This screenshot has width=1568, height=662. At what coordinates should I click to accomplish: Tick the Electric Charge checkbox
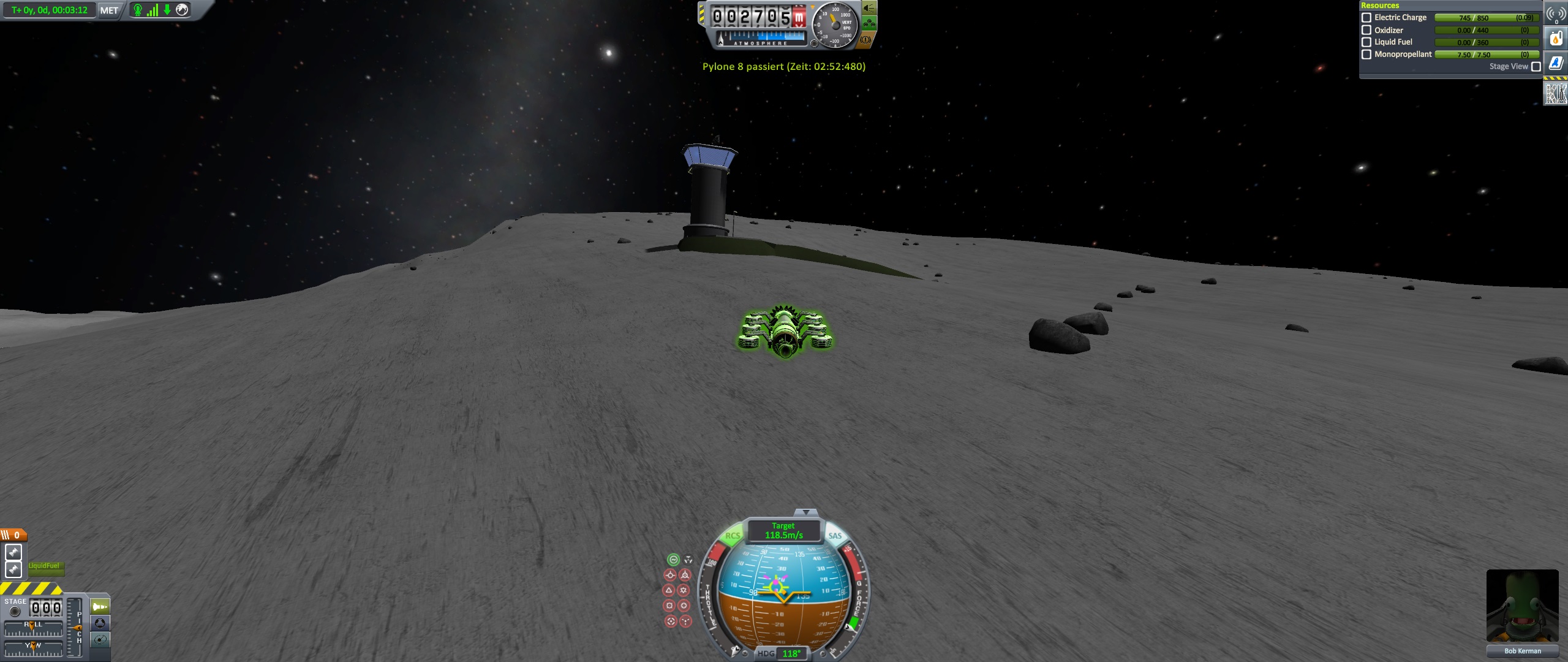(1366, 18)
